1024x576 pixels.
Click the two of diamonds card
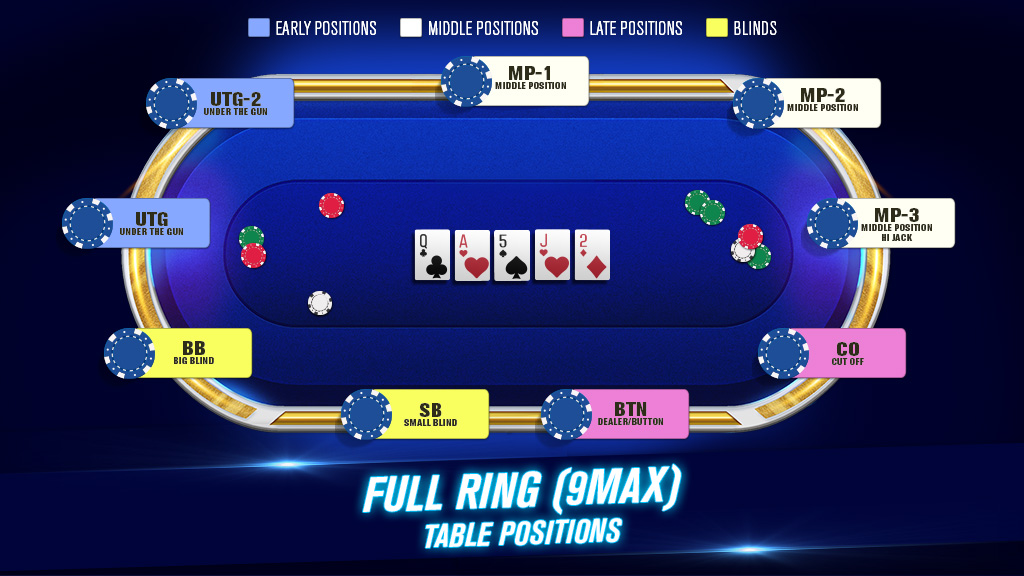592,255
